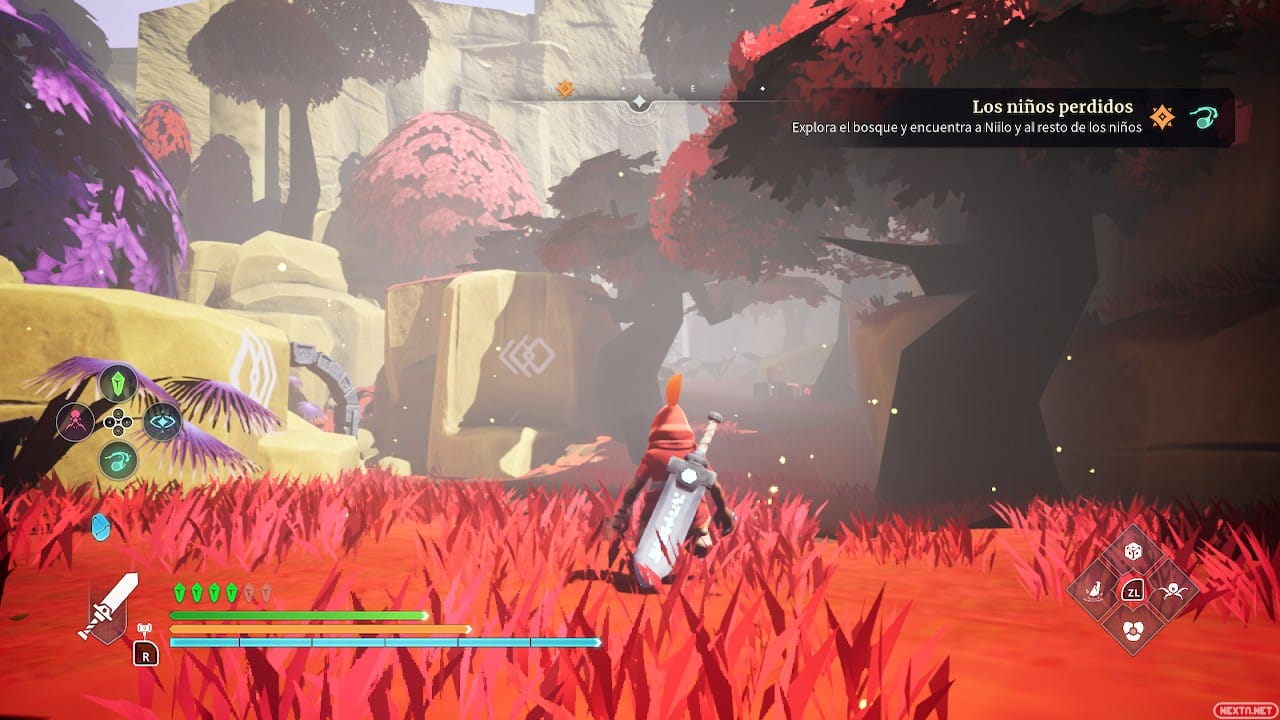Activate the pink spider creature ability
The height and width of the screenshot is (720, 1280).
pyautogui.click(x=76, y=422)
